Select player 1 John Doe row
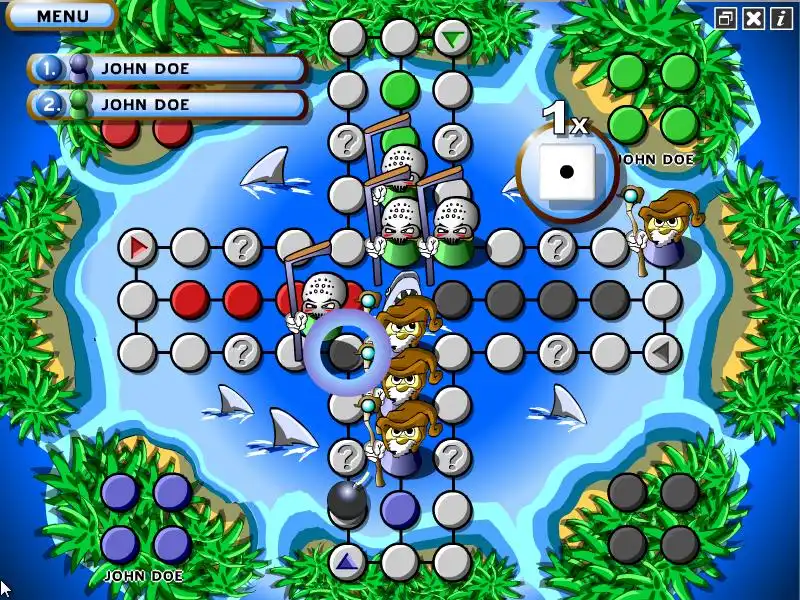The height and width of the screenshot is (600, 800). click(x=168, y=69)
